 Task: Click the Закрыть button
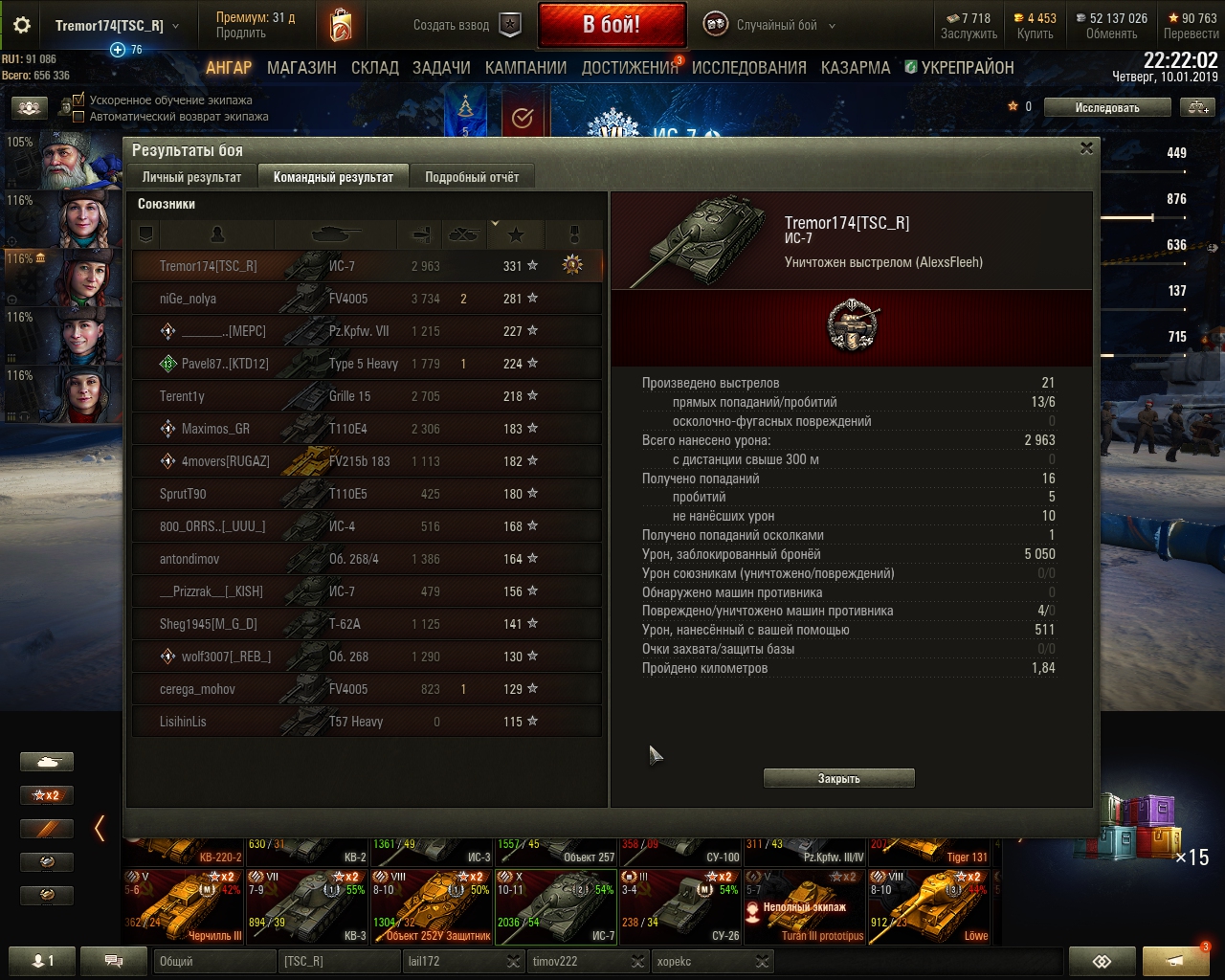coord(838,778)
